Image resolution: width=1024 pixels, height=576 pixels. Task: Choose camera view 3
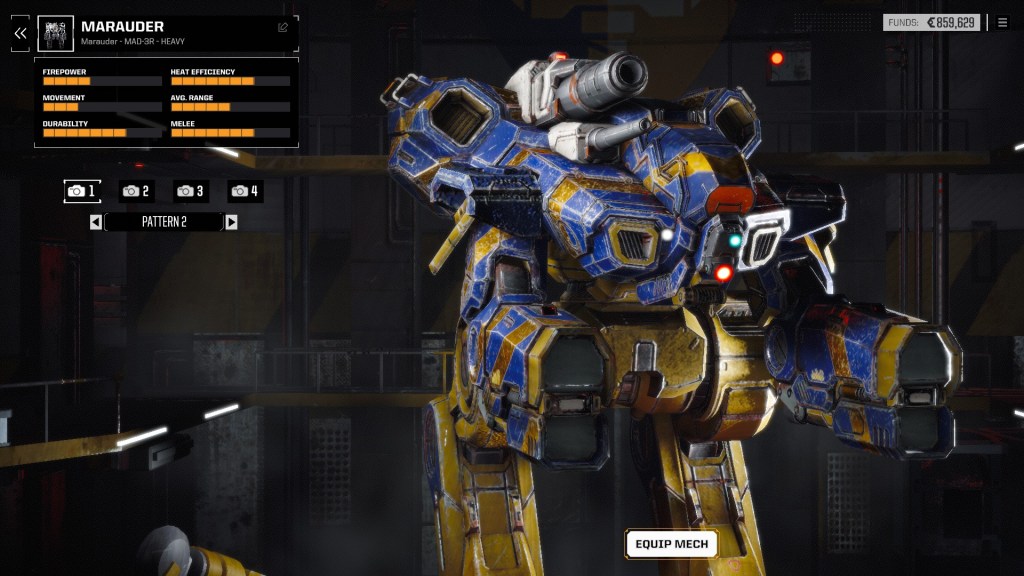190,191
